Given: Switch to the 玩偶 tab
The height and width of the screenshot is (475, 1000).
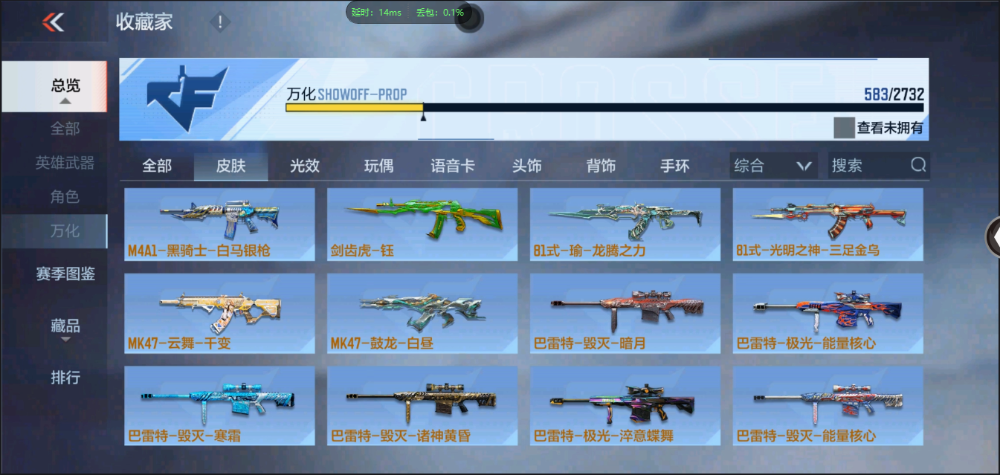Looking at the screenshot, I should [x=378, y=166].
